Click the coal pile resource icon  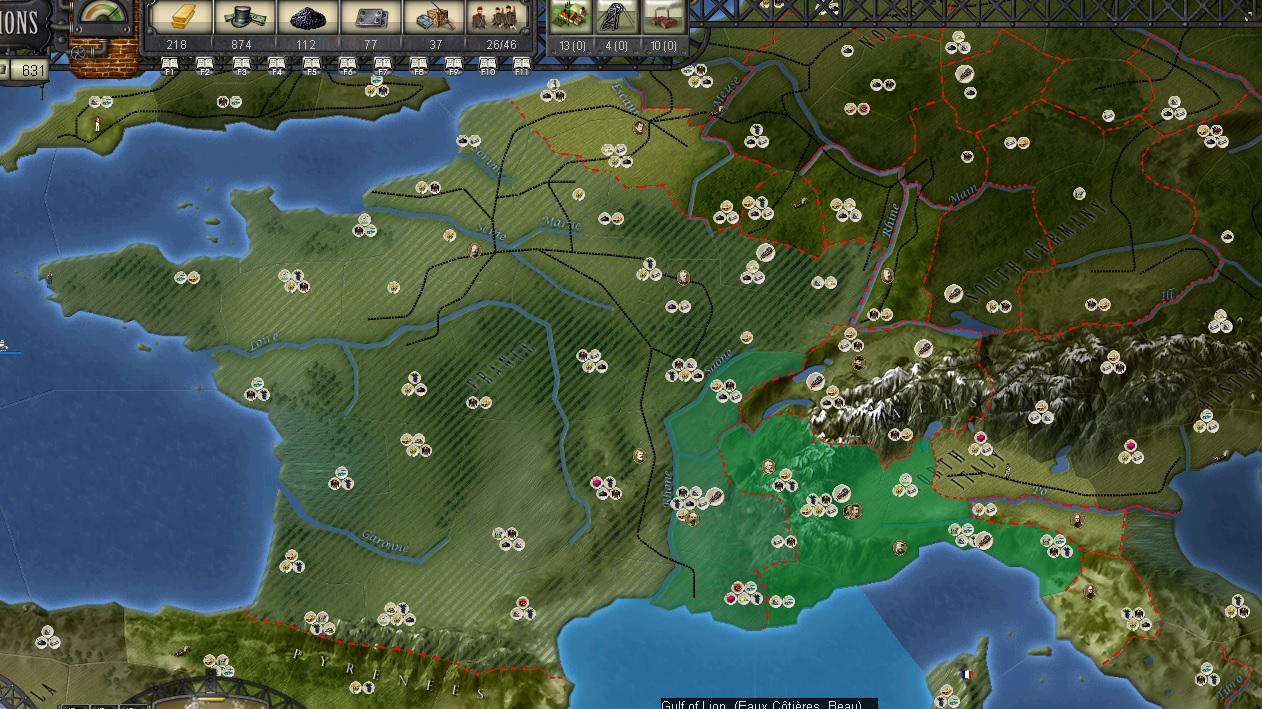pos(306,17)
